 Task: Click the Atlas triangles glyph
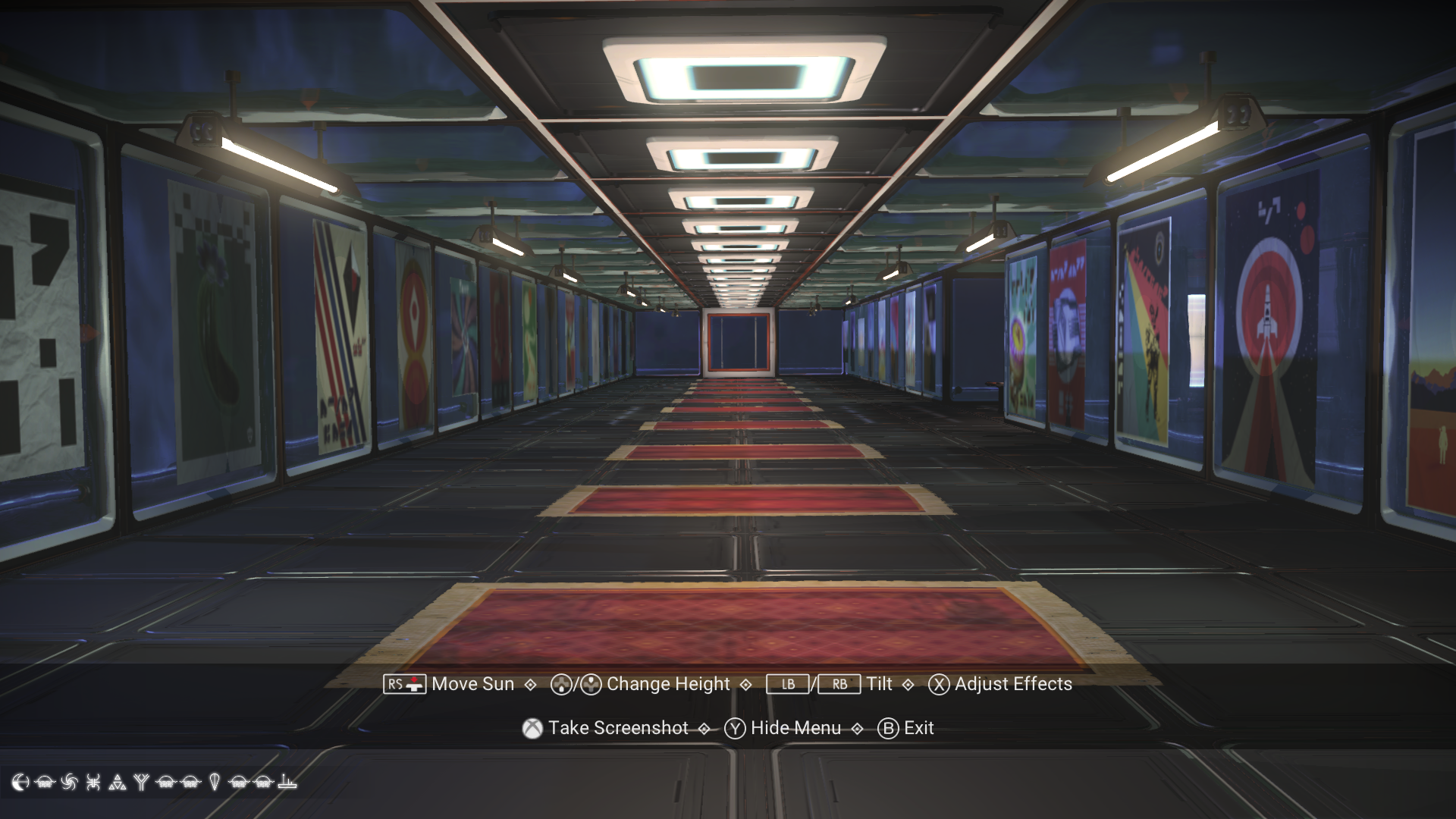click(118, 783)
